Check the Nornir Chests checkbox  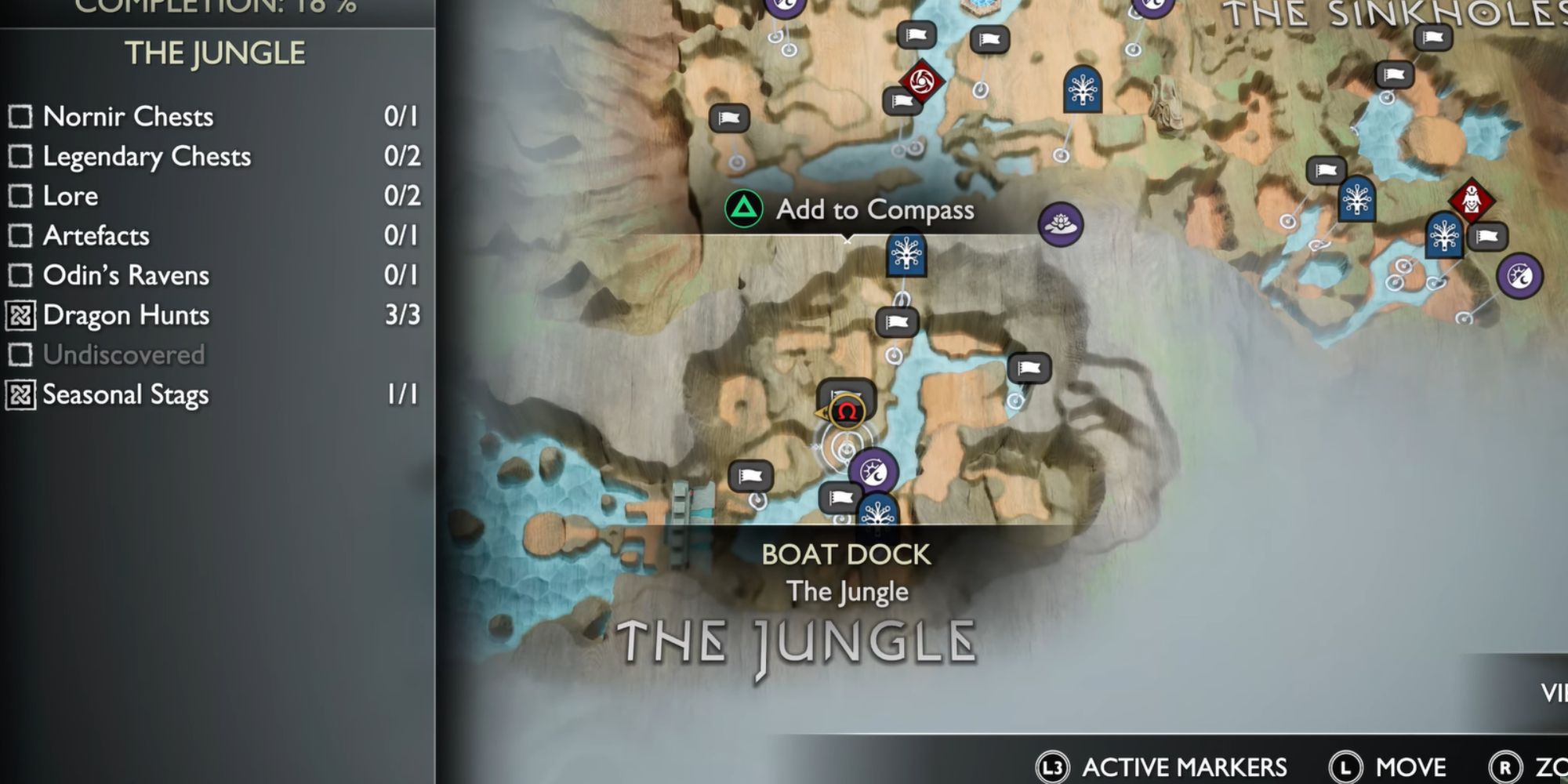click(x=20, y=117)
